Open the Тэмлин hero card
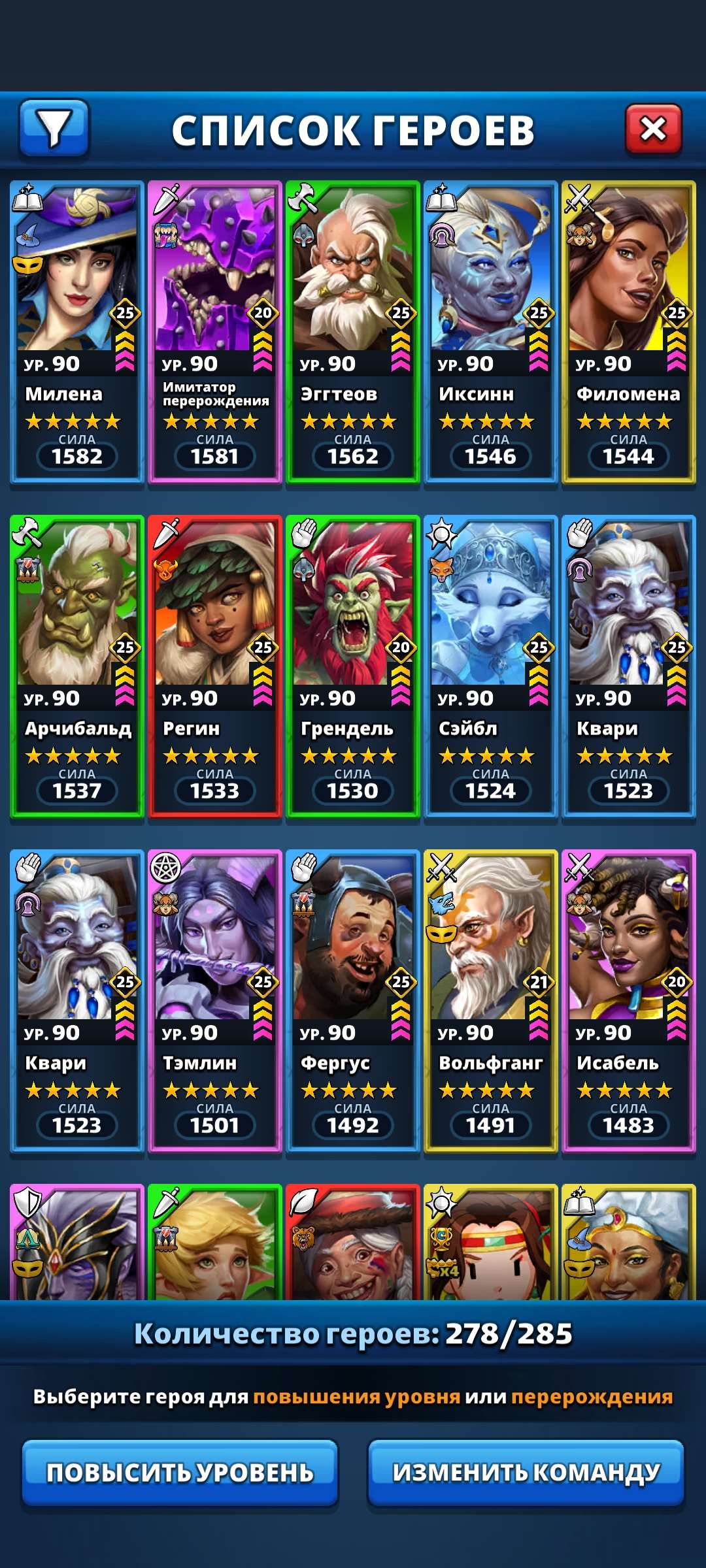 pos(215,1001)
